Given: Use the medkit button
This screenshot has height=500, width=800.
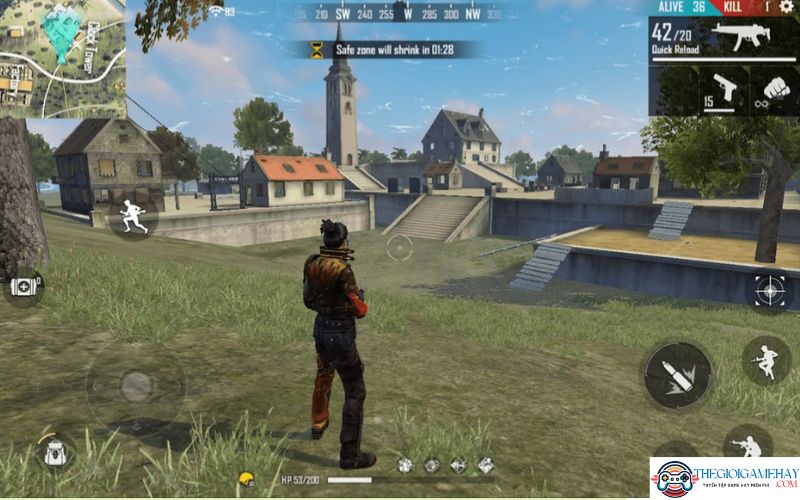Looking at the screenshot, I should point(24,287).
